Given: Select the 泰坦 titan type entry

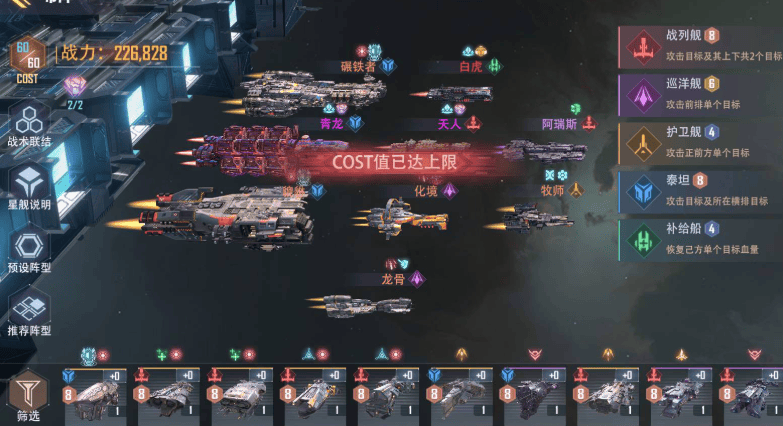Looking at the screenshot, I should 700,192.
